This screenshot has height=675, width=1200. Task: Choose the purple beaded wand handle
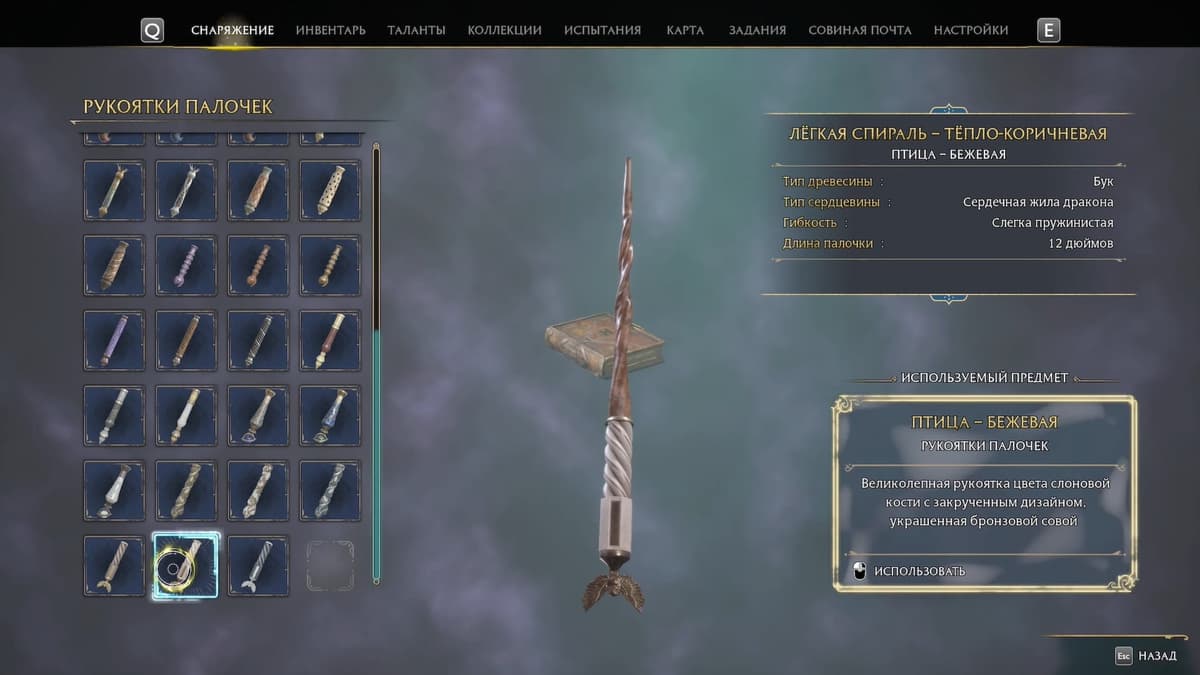[x=186, y=265]
